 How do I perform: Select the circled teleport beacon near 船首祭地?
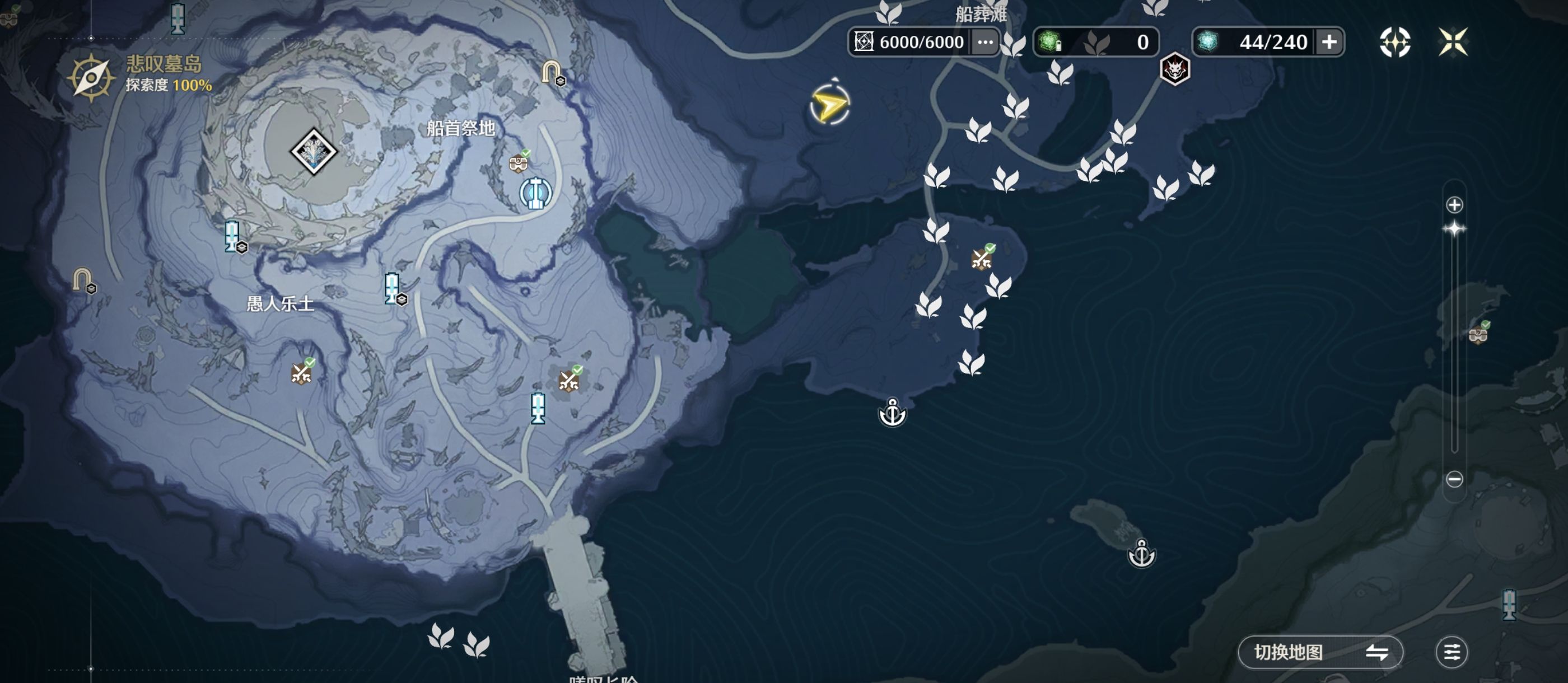pos(536,193)
